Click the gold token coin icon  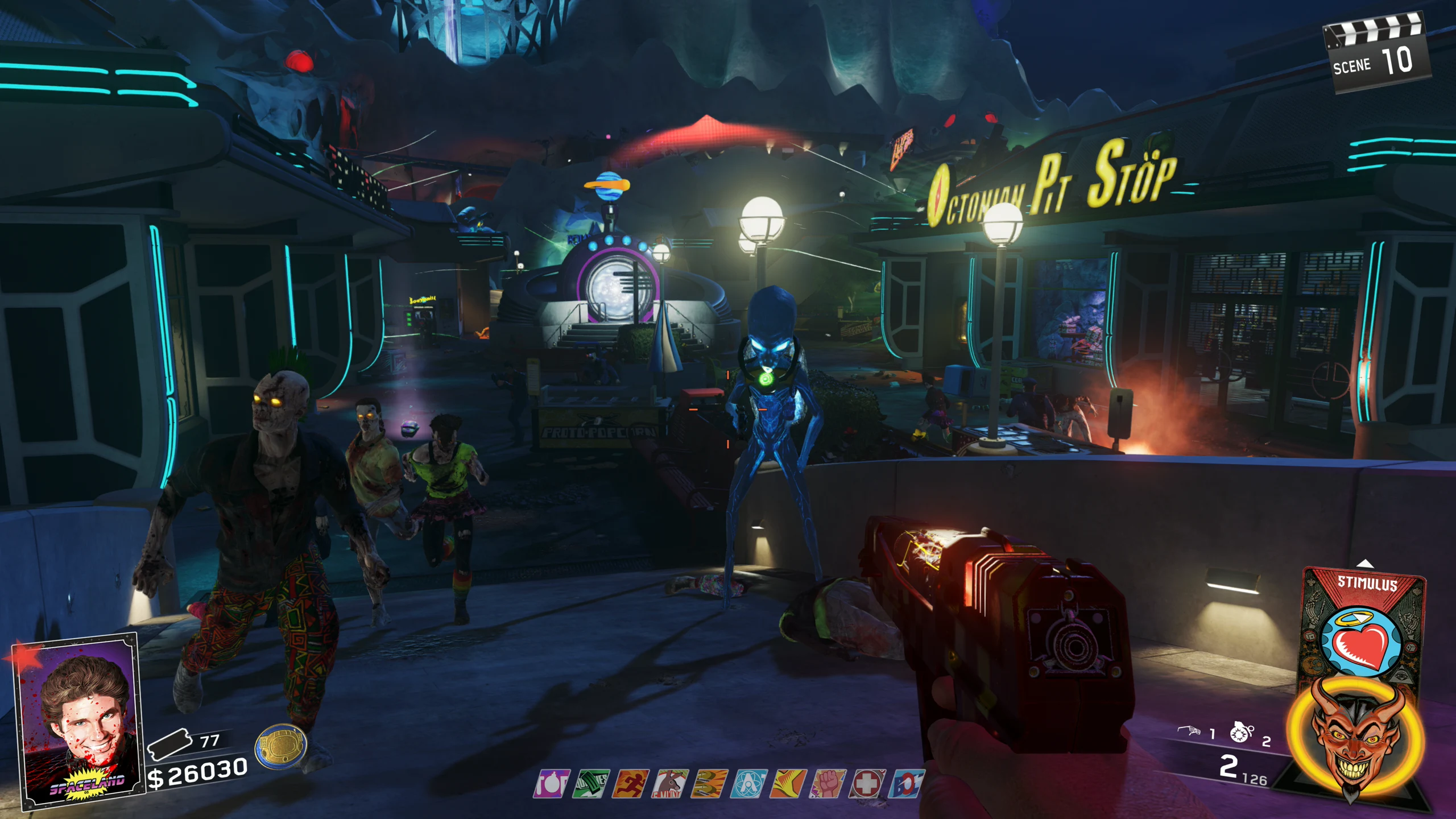click(x=281, y=746)
